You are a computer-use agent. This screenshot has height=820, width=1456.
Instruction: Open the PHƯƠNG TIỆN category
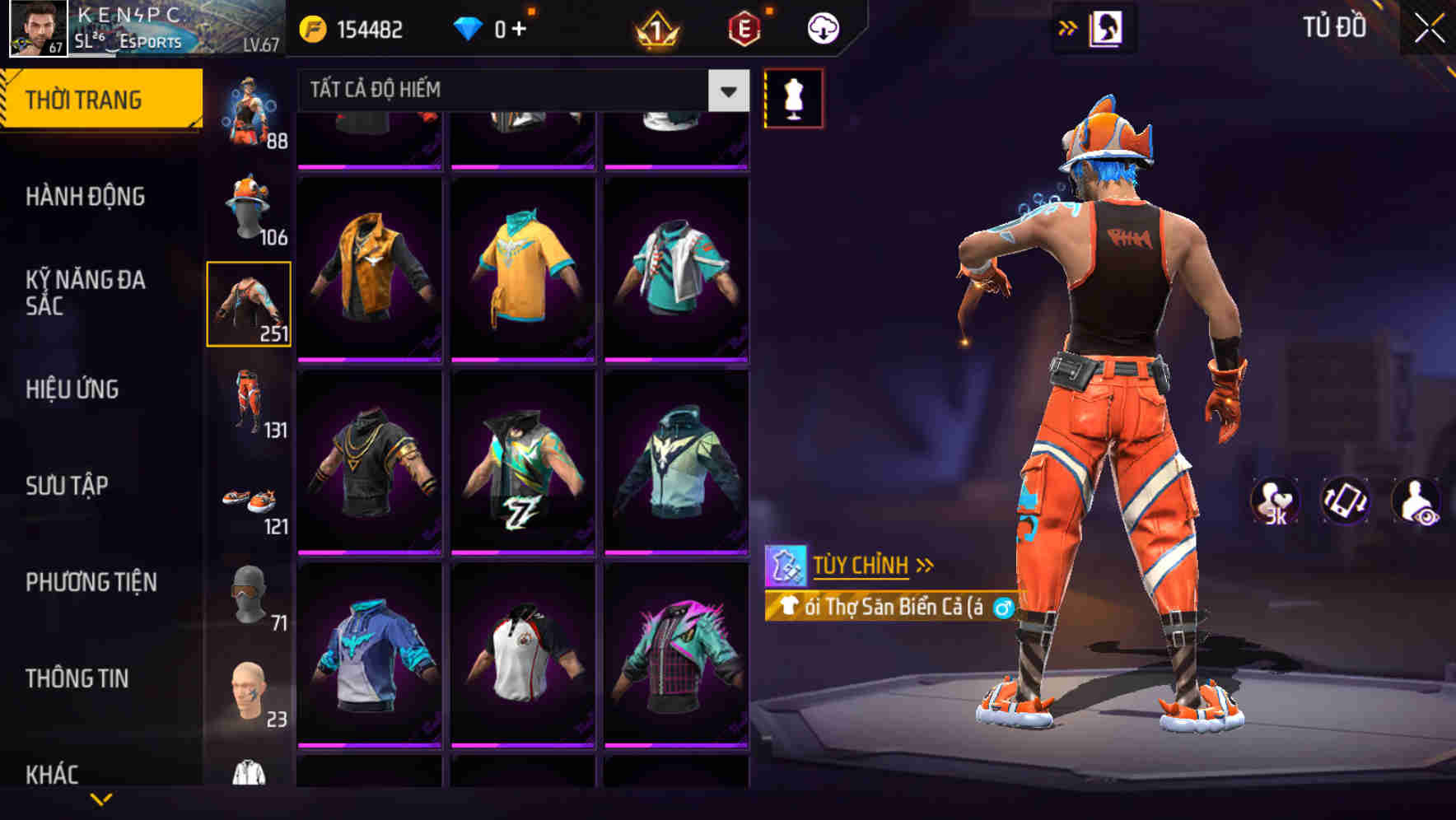(x=91, y=580)
